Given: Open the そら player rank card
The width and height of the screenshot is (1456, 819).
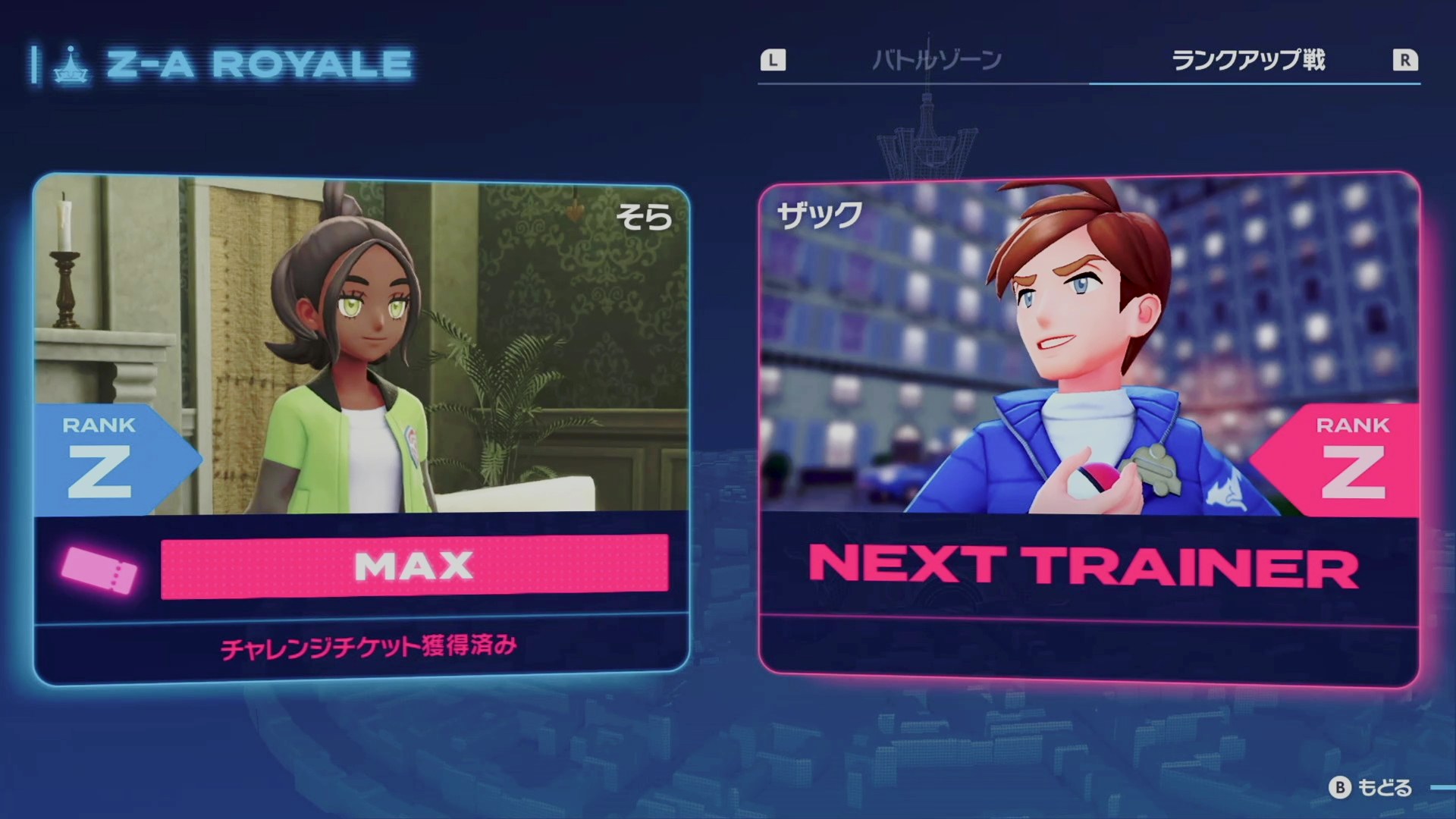Looking at the screenshot, I should (x=362, y=428).
